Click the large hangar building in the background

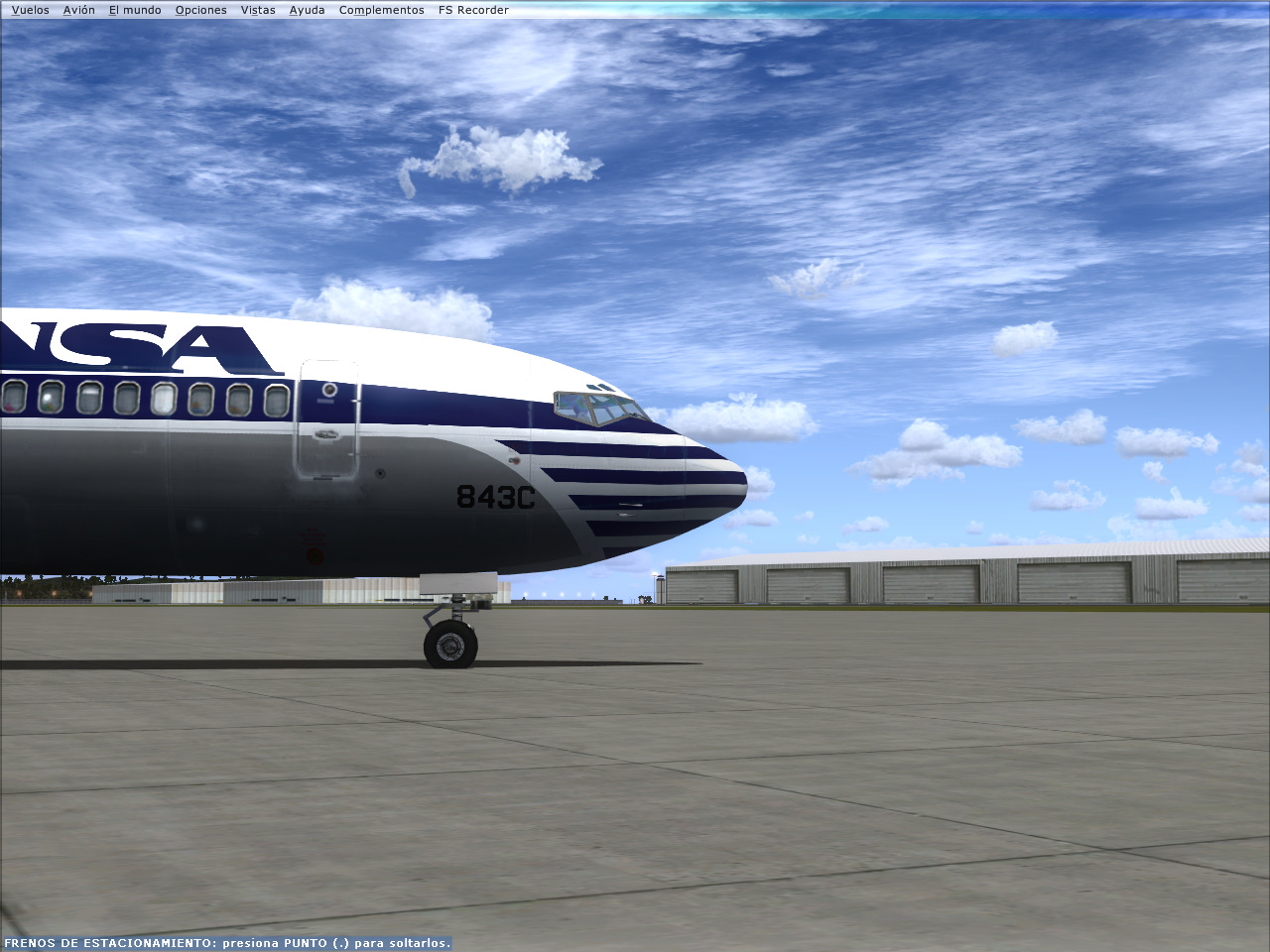pyautogui.click(x=943, y=575)
